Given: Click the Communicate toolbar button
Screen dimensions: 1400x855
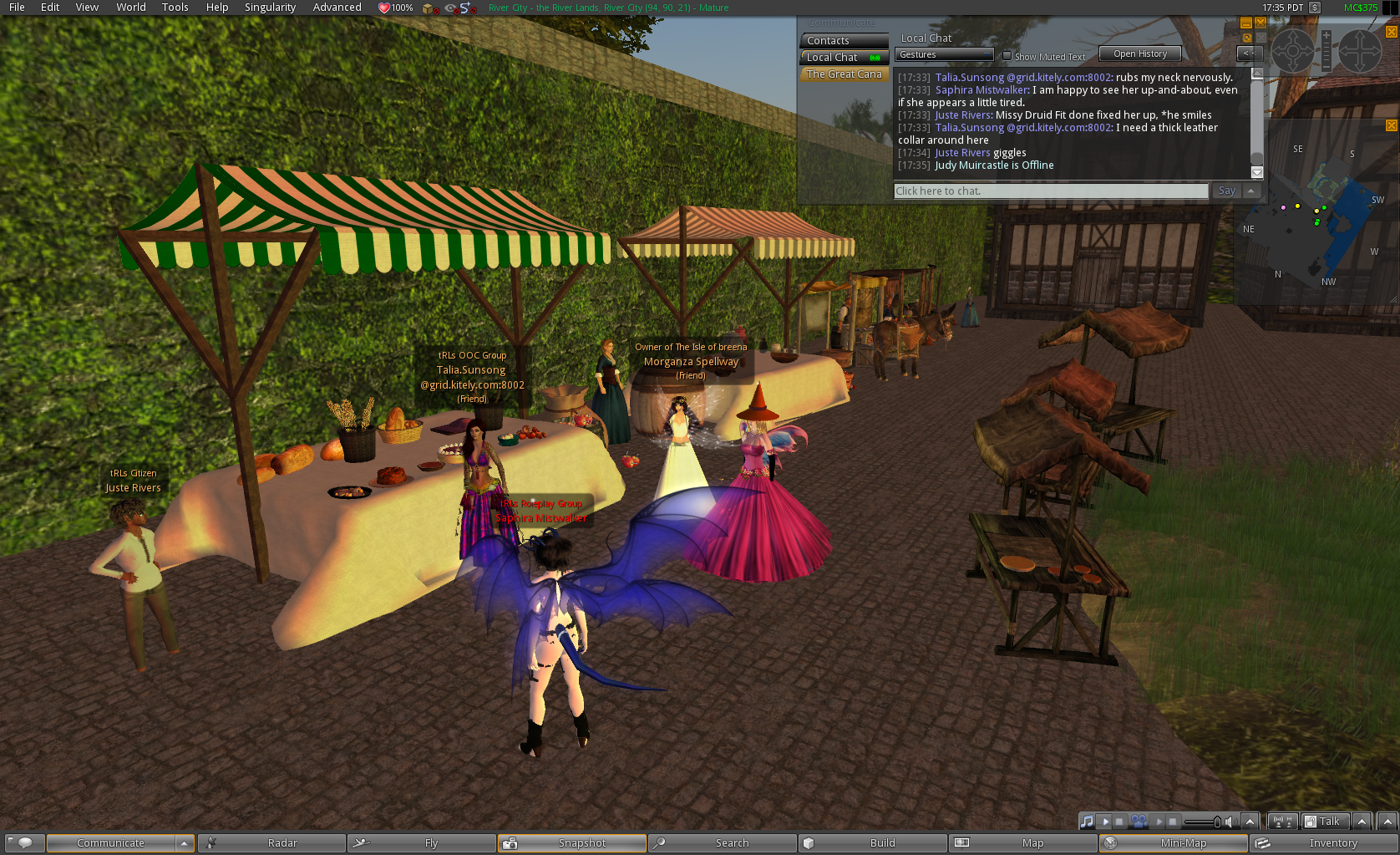Looking at the screenshot, I should [111, 843].
